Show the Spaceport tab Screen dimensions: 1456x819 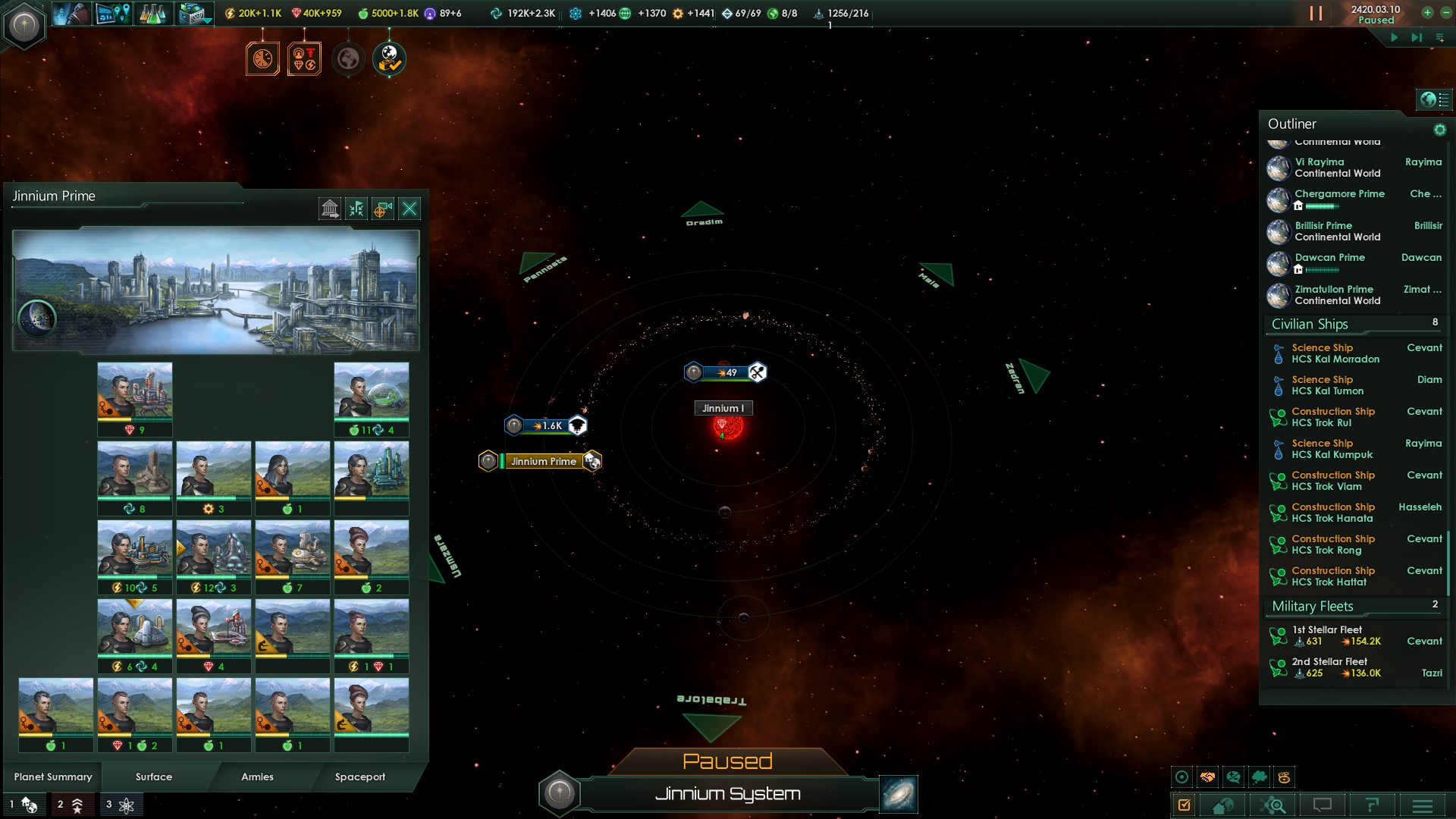(359, 777)
